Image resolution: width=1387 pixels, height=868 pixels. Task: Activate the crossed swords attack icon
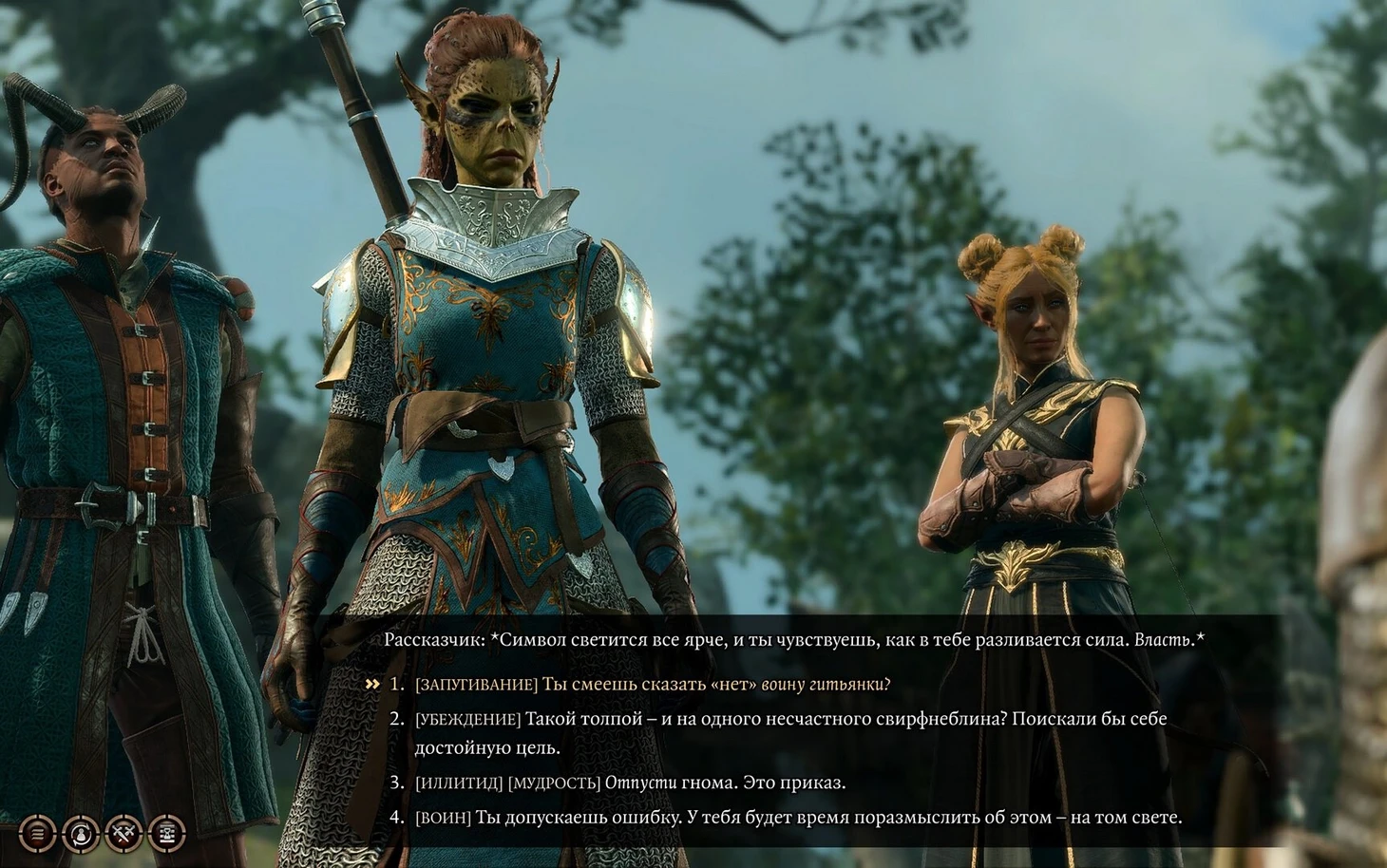coord(124,834)
